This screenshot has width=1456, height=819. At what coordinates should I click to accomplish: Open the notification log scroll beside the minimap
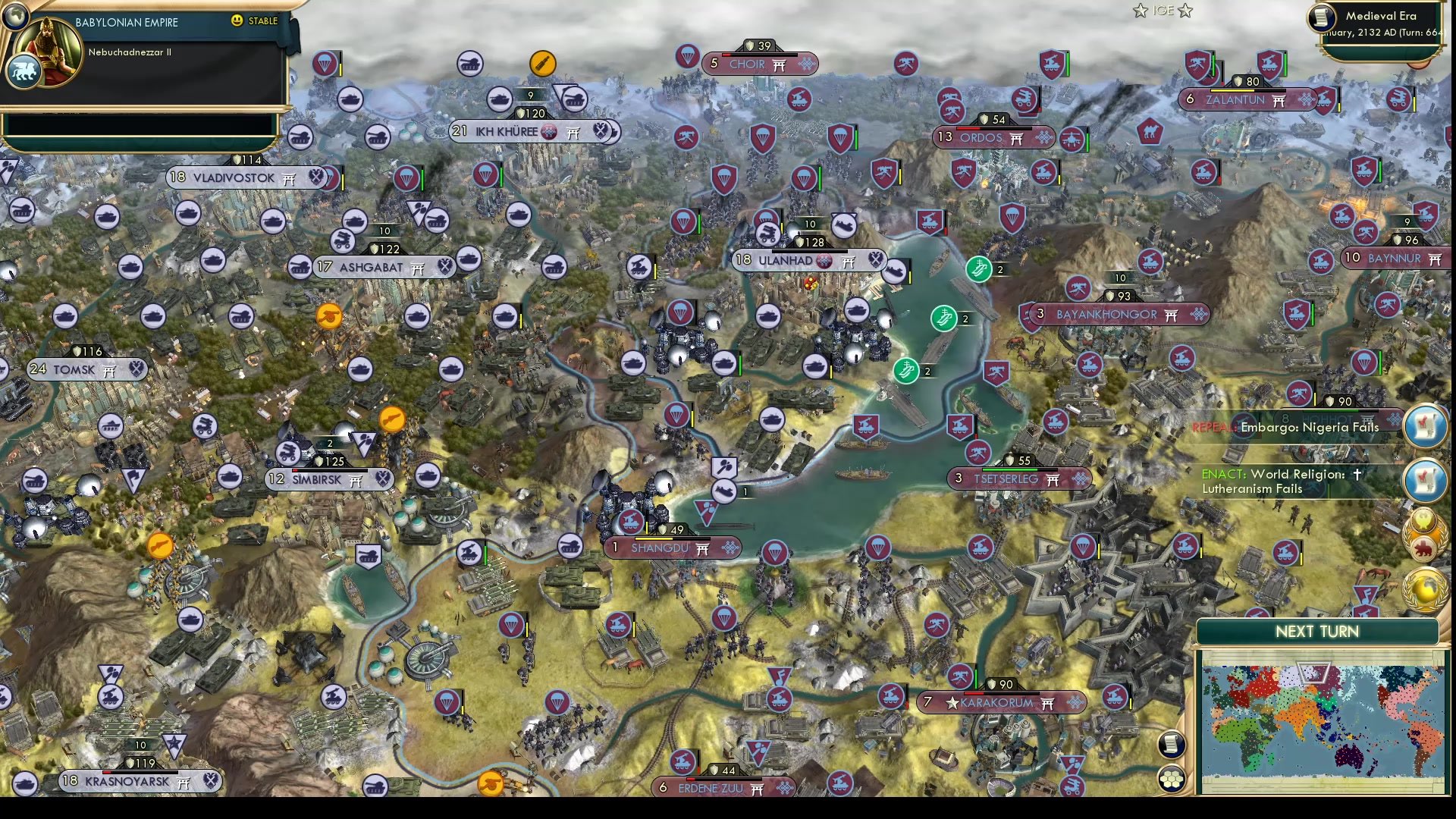1170,744
